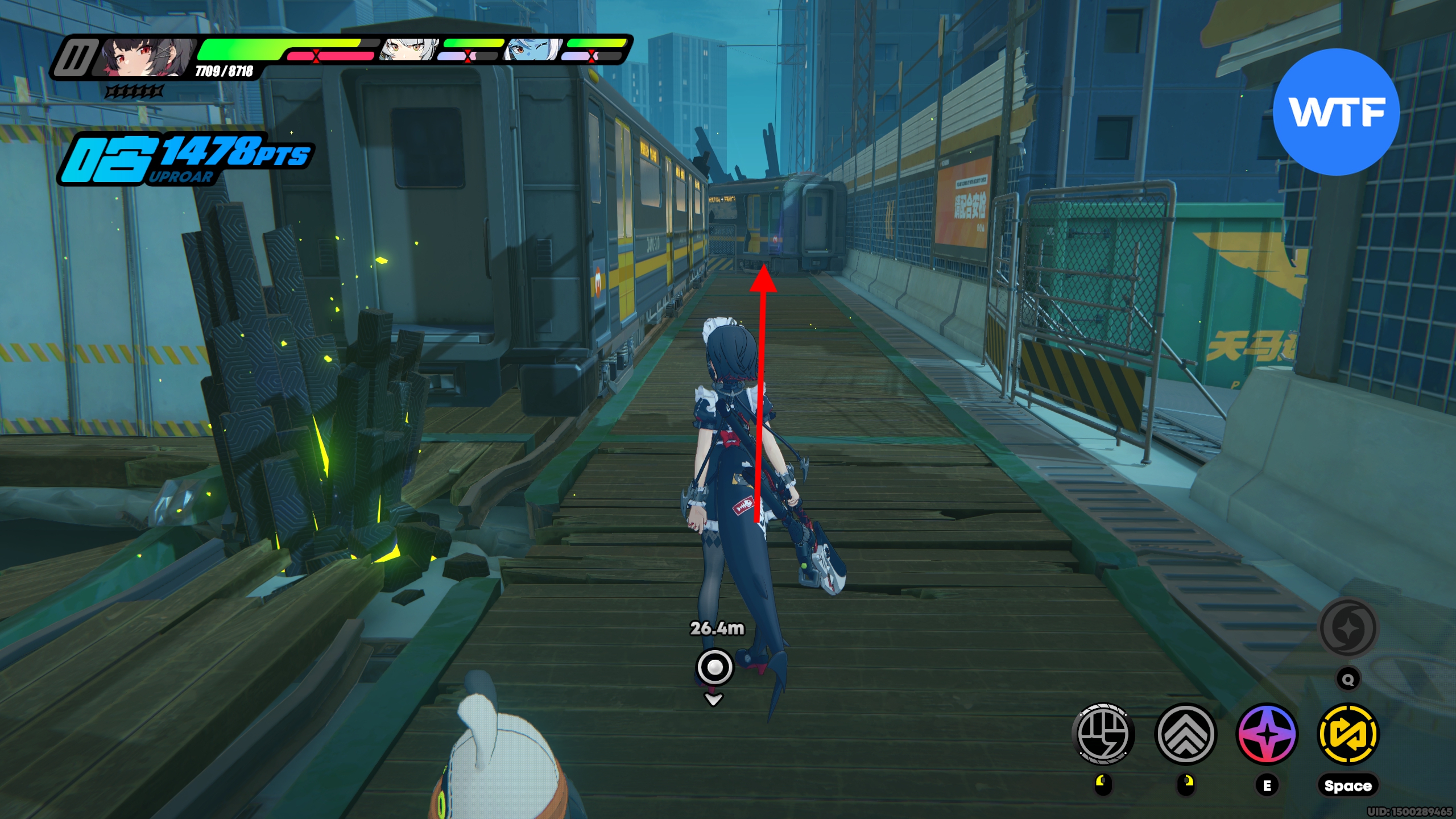
Task: Use the double-chevron dodge icon
Action: pyautogui.click(x=1185, y=734)
